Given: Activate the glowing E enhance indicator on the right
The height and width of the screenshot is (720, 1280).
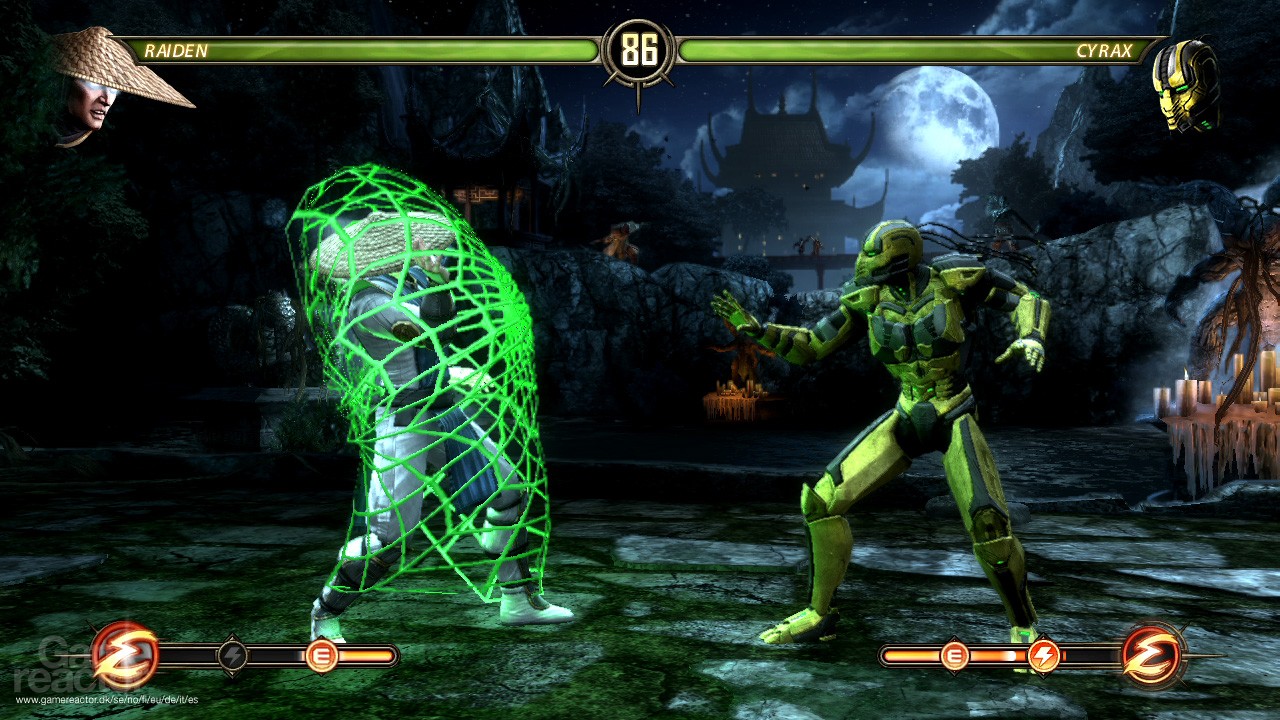Looking at the screenshot, I should point(957,656).
